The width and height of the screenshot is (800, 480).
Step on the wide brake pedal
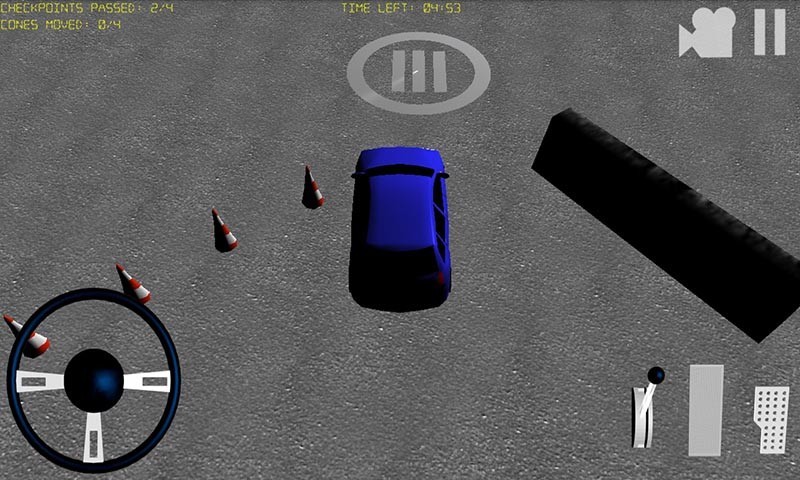(x=705, y=410)
